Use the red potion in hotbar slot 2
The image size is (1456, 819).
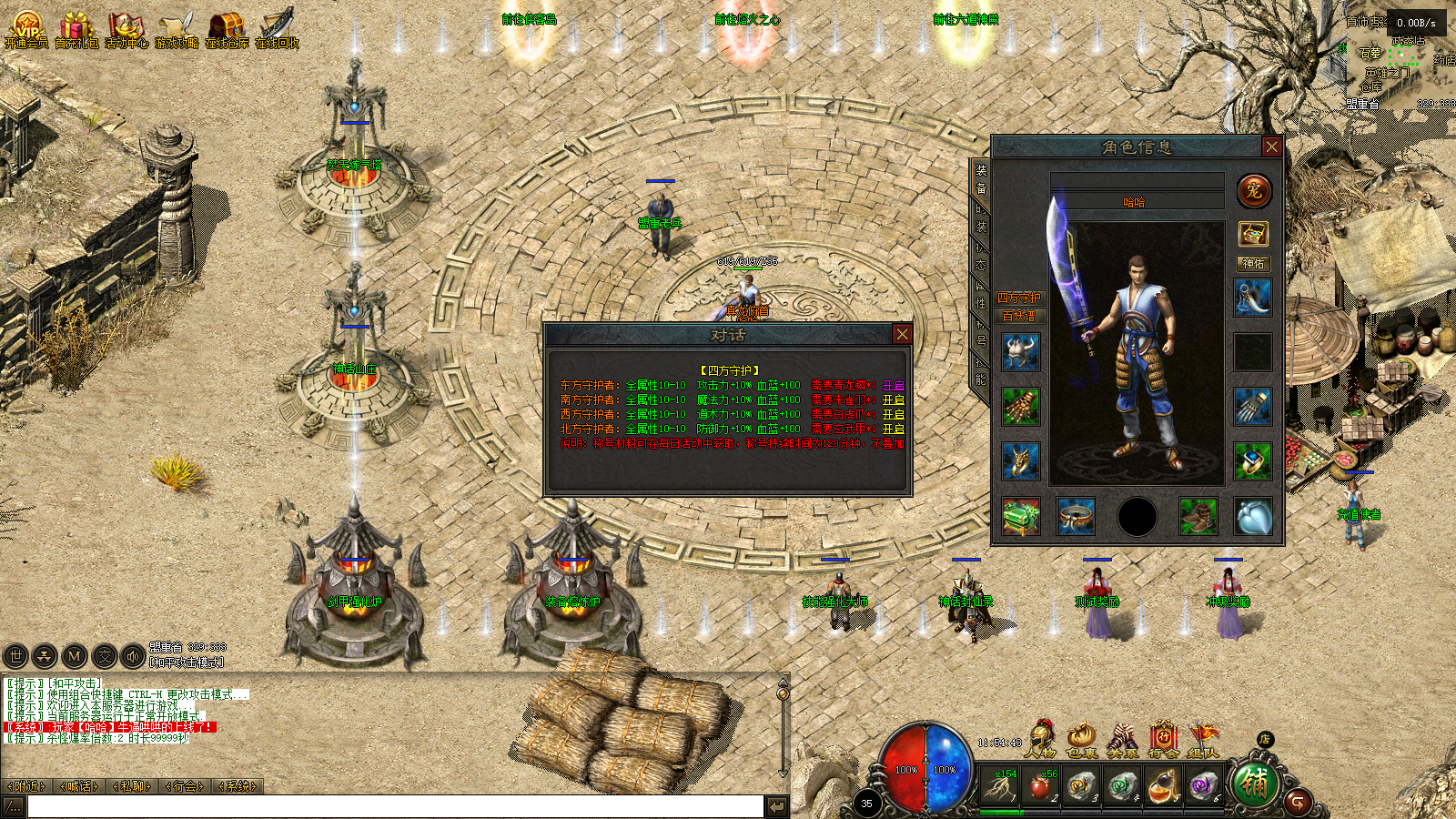1041,784
